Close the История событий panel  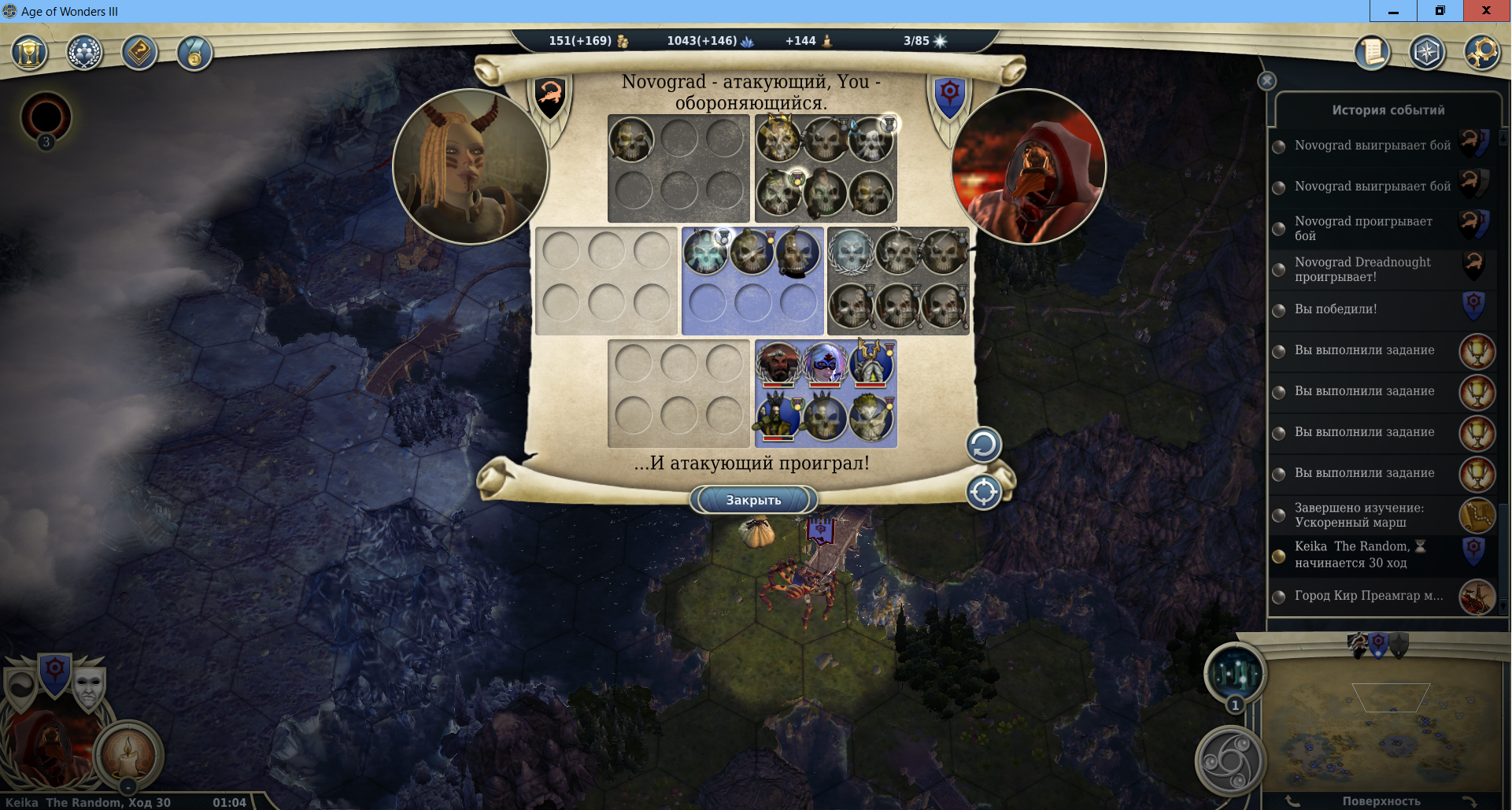1266,81
